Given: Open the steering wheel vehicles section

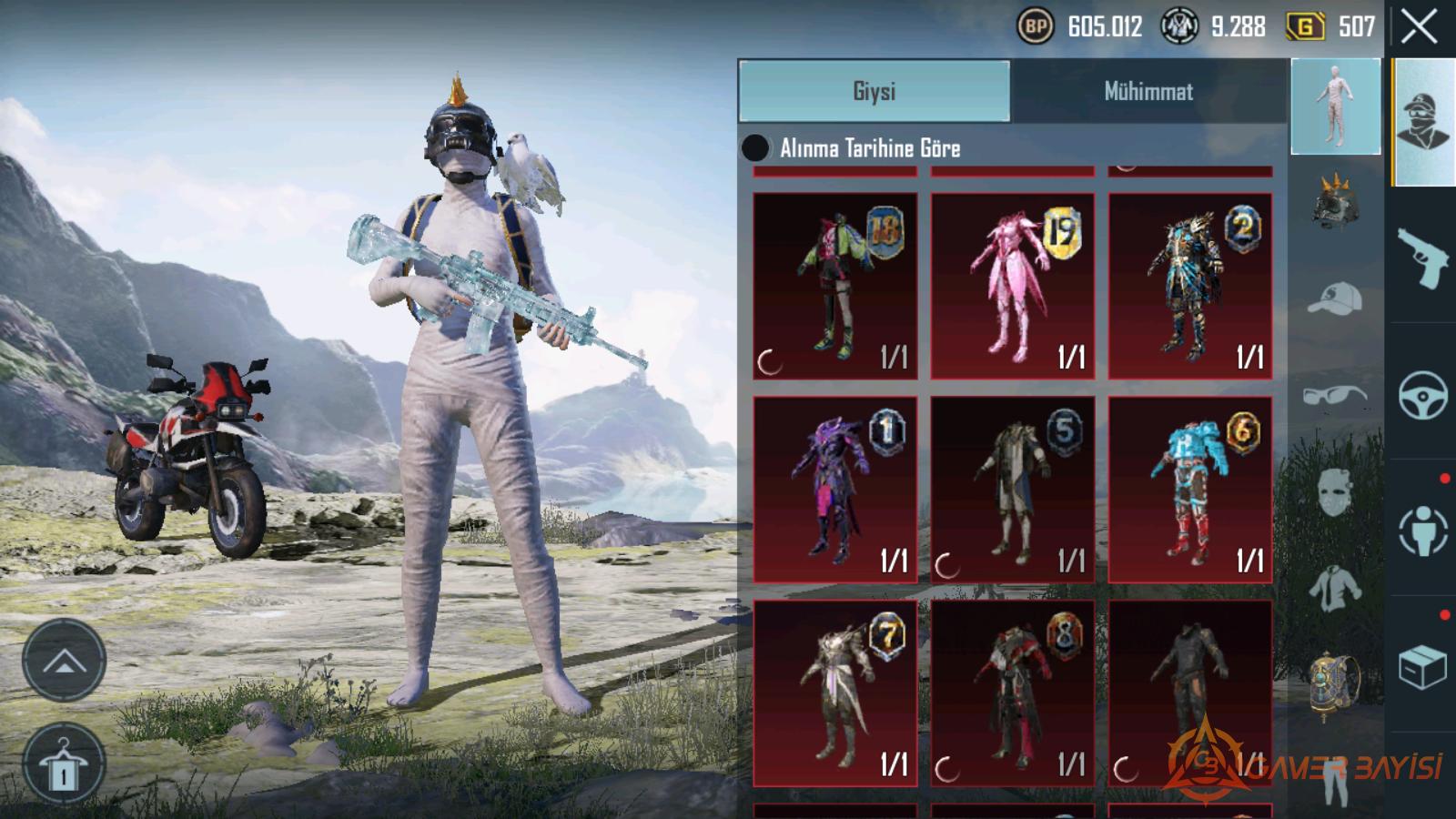Looking at the screenshot, I should tap(1422, 395).
